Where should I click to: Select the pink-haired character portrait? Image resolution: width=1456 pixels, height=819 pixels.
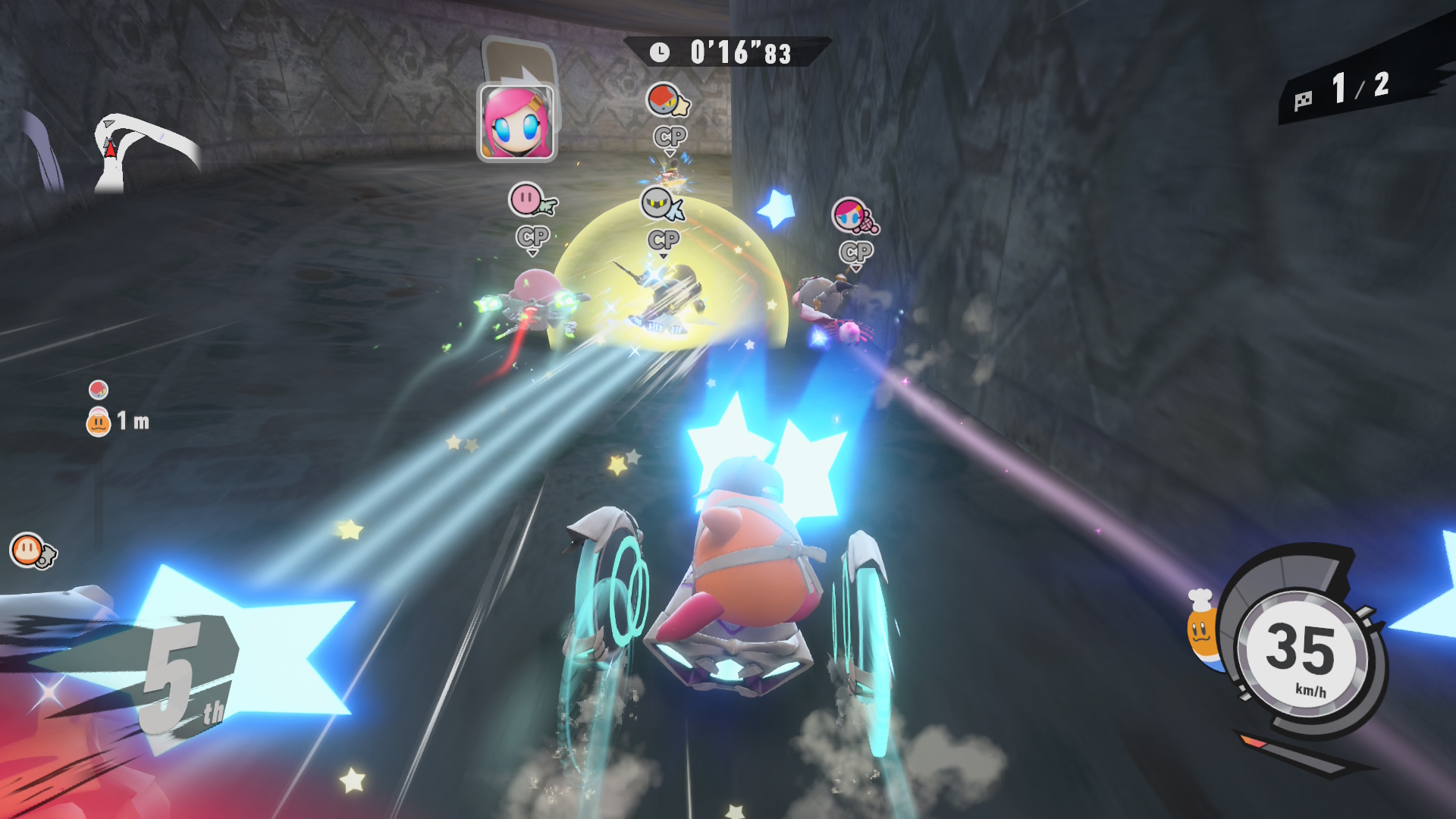coord(516,123)
